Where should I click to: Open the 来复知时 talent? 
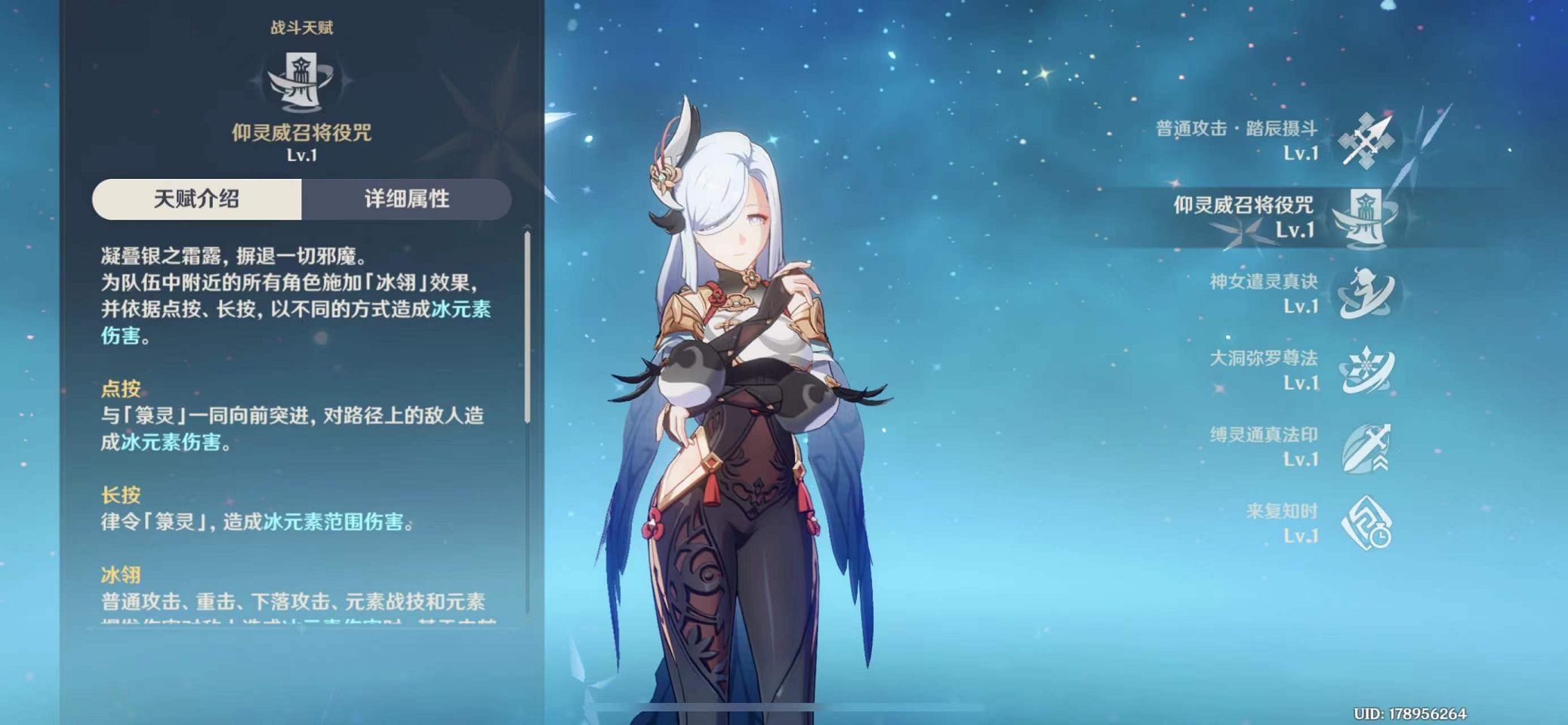point(1365,523)
